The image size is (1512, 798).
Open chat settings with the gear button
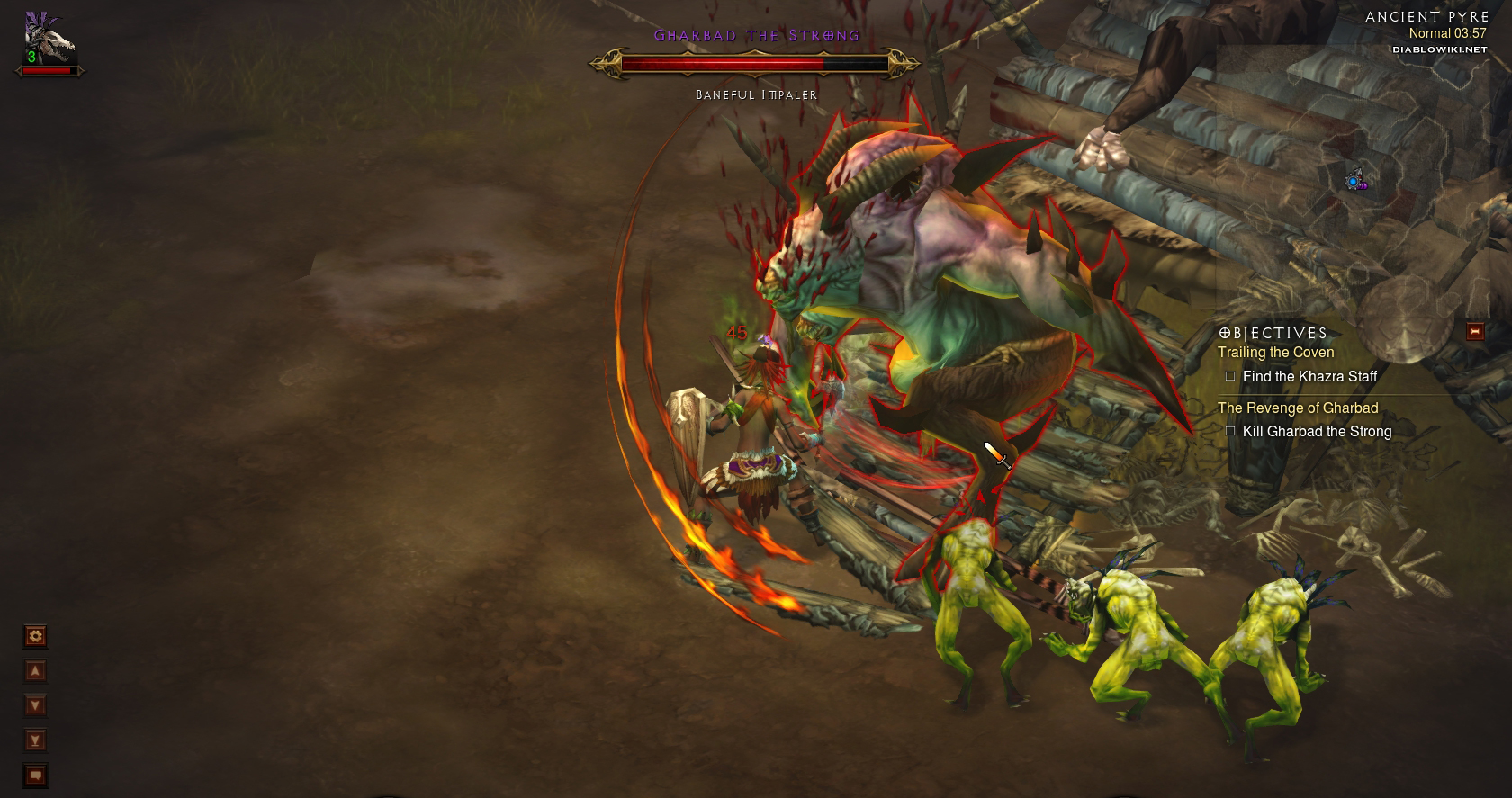[35, 637]
